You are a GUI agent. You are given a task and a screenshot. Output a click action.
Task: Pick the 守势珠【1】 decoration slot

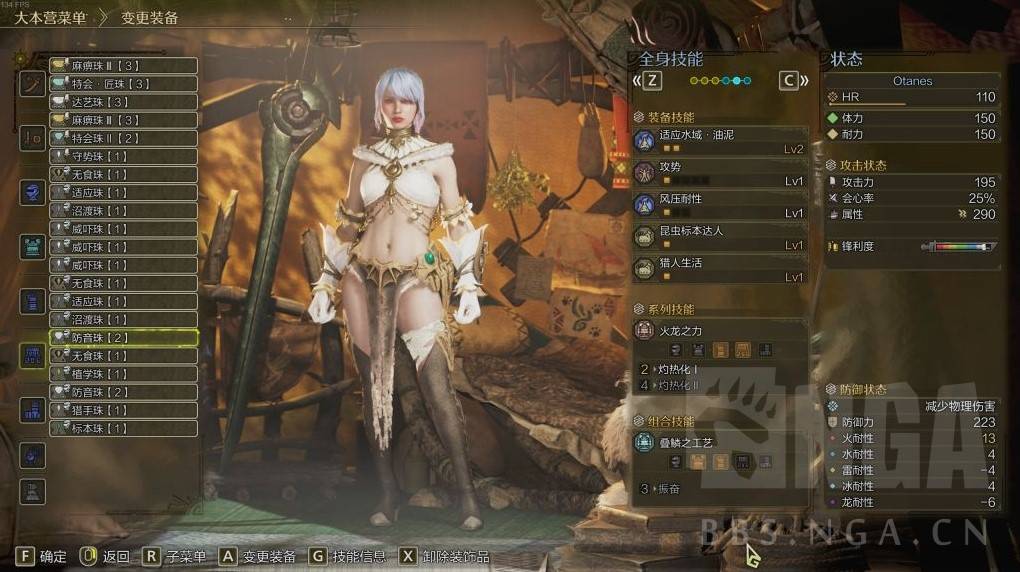click(123, 156)
